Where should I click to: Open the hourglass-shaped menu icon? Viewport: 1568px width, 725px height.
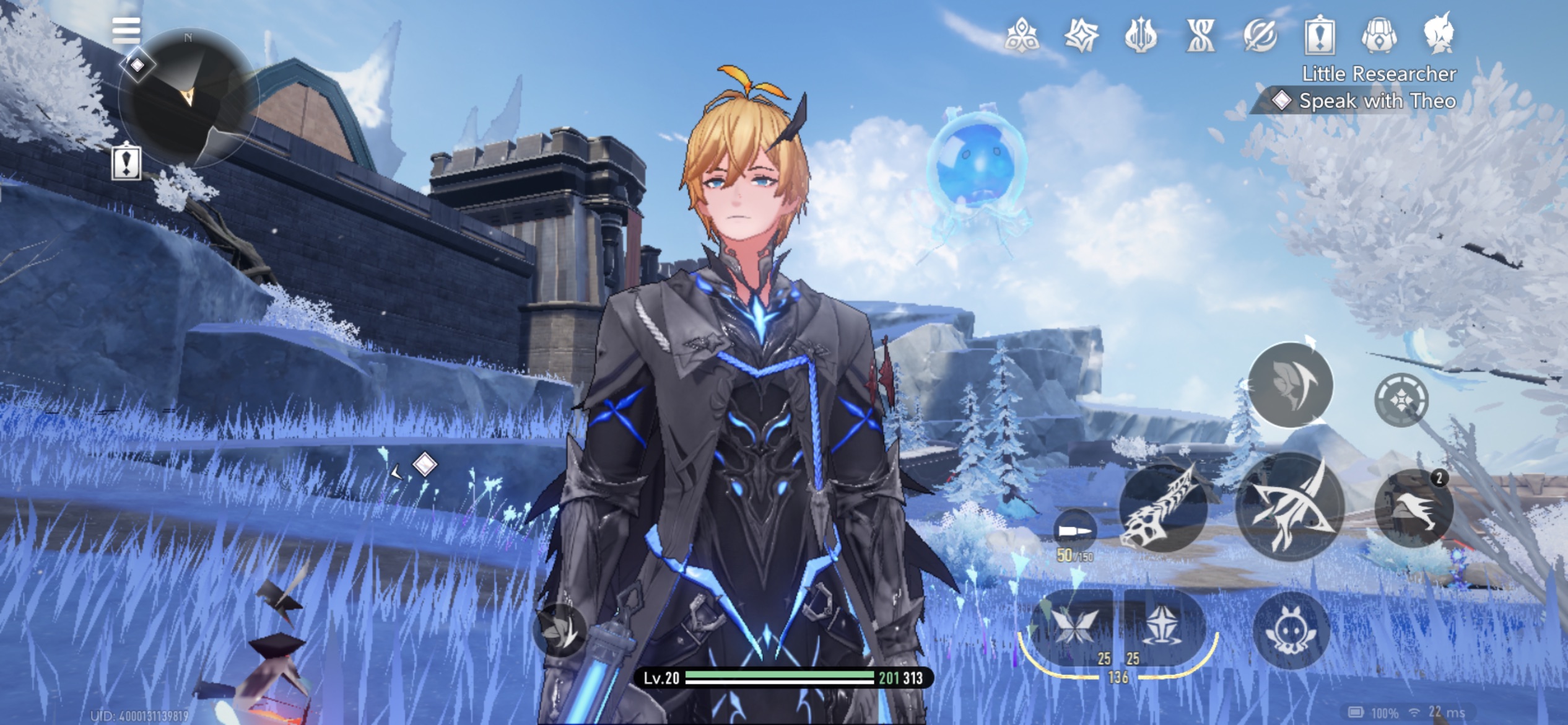1200,35
